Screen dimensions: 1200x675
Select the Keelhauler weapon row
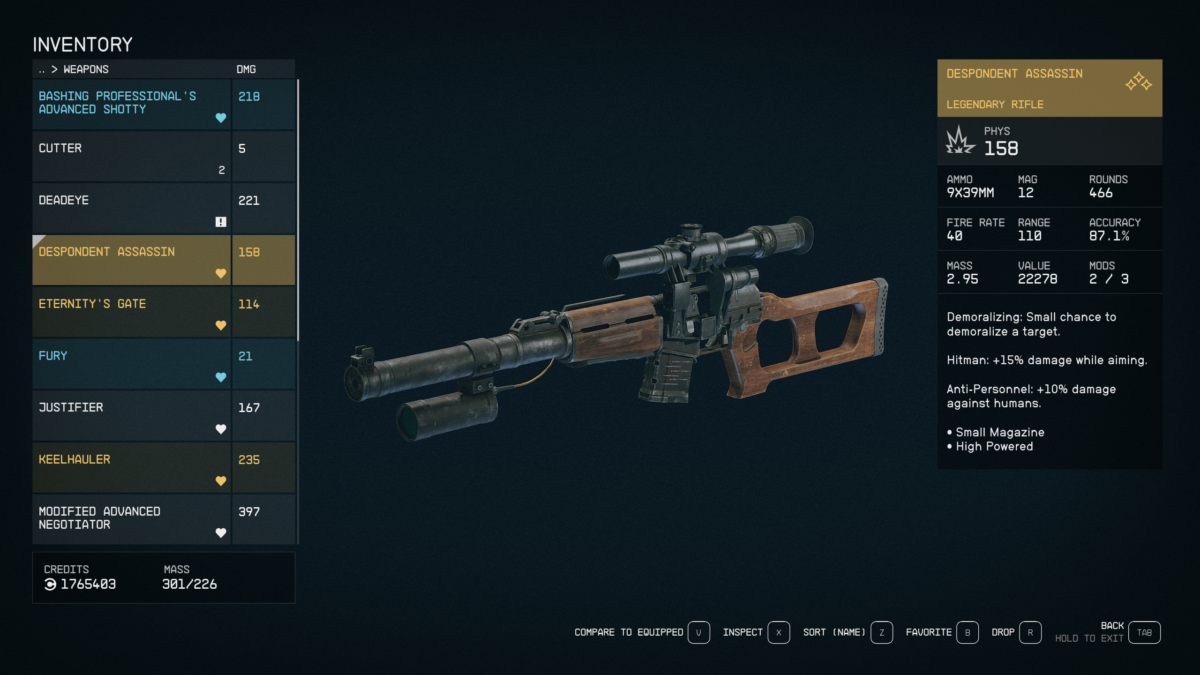[x=132, y=468]
